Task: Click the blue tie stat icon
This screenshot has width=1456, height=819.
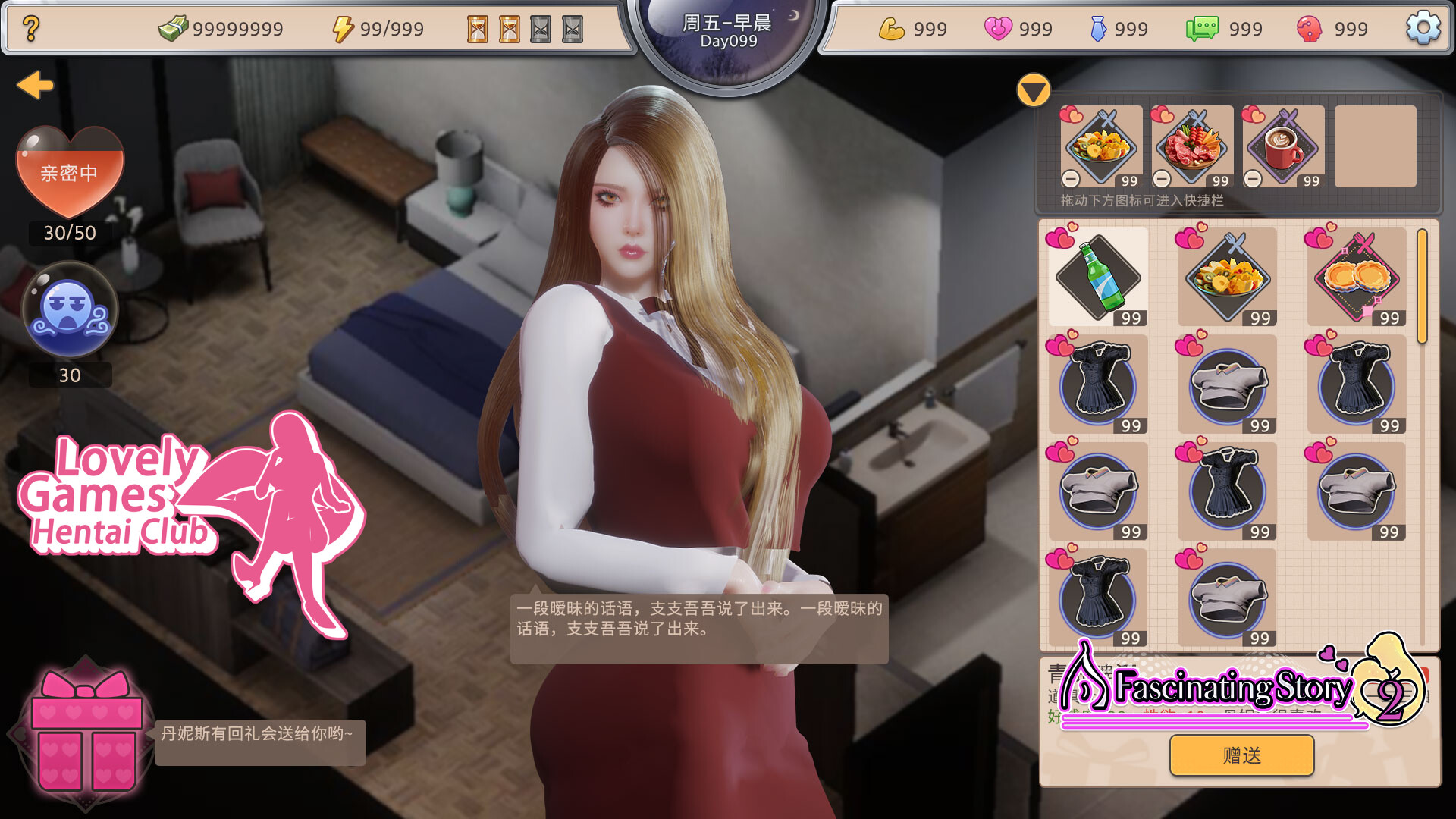Action: click(1100, 27)
